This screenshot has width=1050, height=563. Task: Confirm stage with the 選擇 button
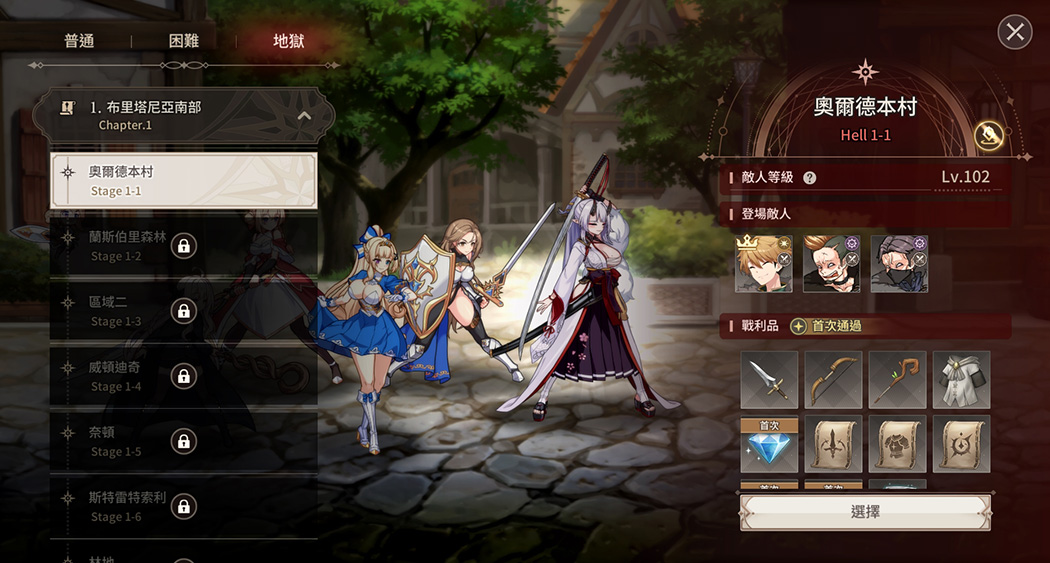tap(865, 511)
